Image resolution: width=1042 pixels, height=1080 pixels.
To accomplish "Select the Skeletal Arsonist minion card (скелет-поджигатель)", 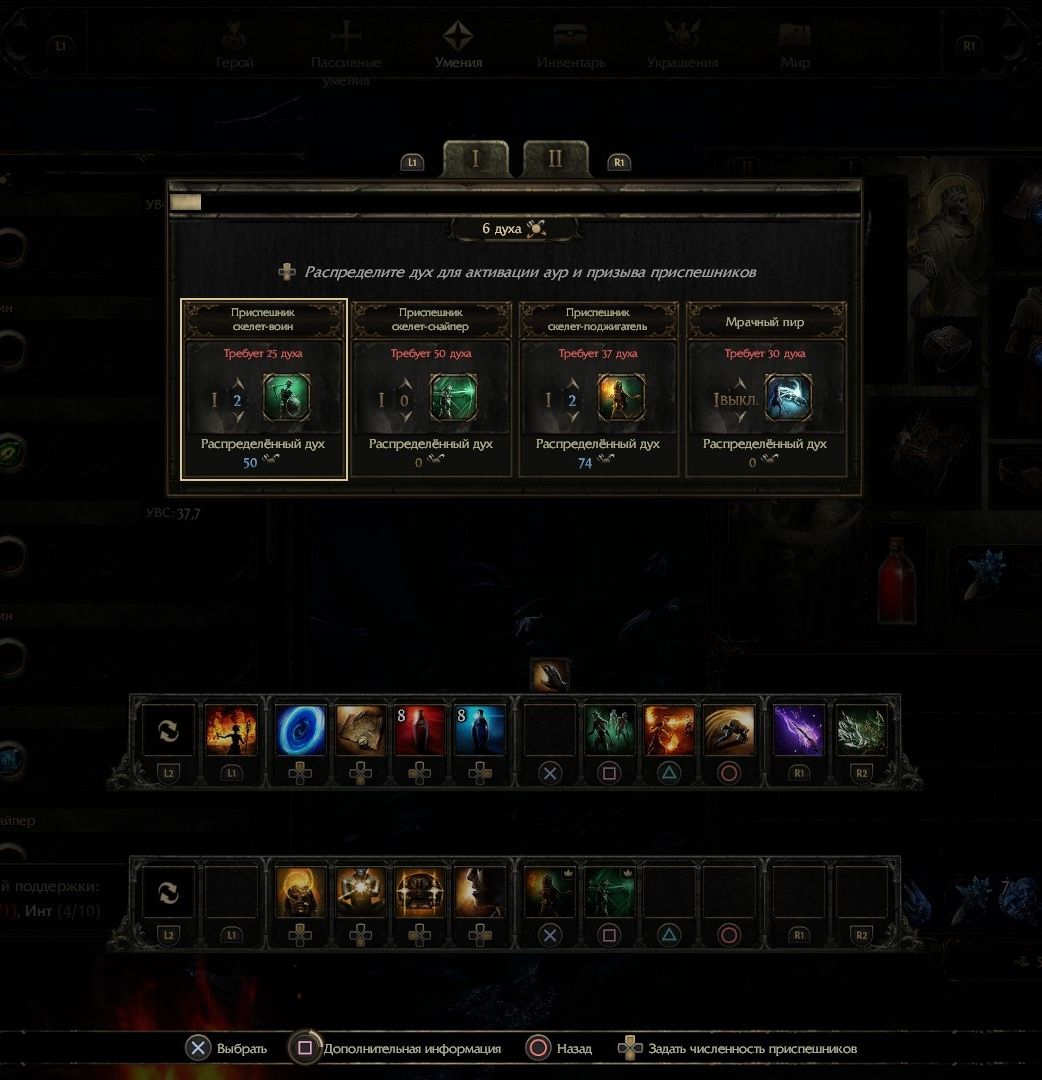I will (x=598, y=389).
